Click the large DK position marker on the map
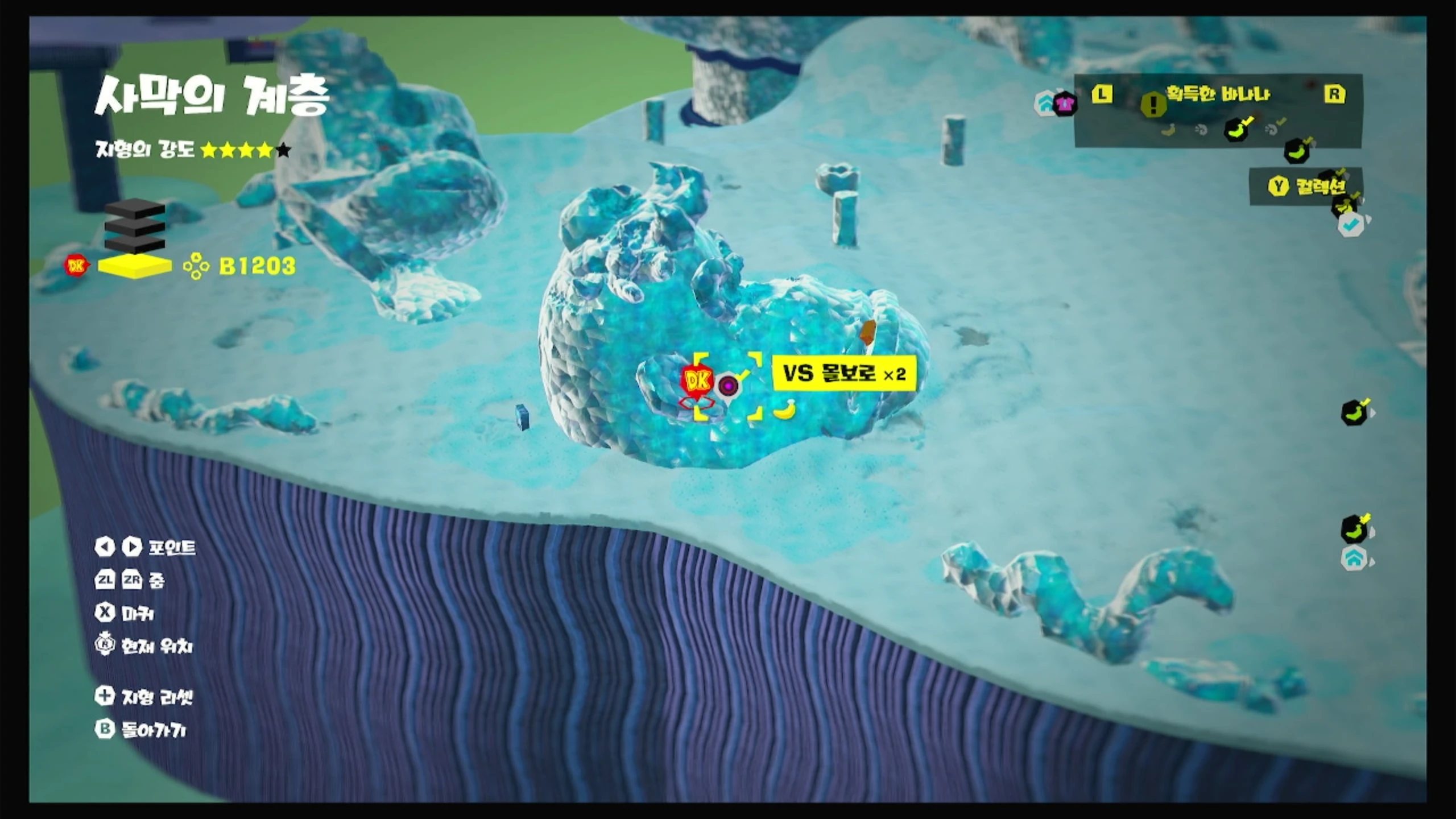This screenshot has height=819, width=1456. [698, 380]
